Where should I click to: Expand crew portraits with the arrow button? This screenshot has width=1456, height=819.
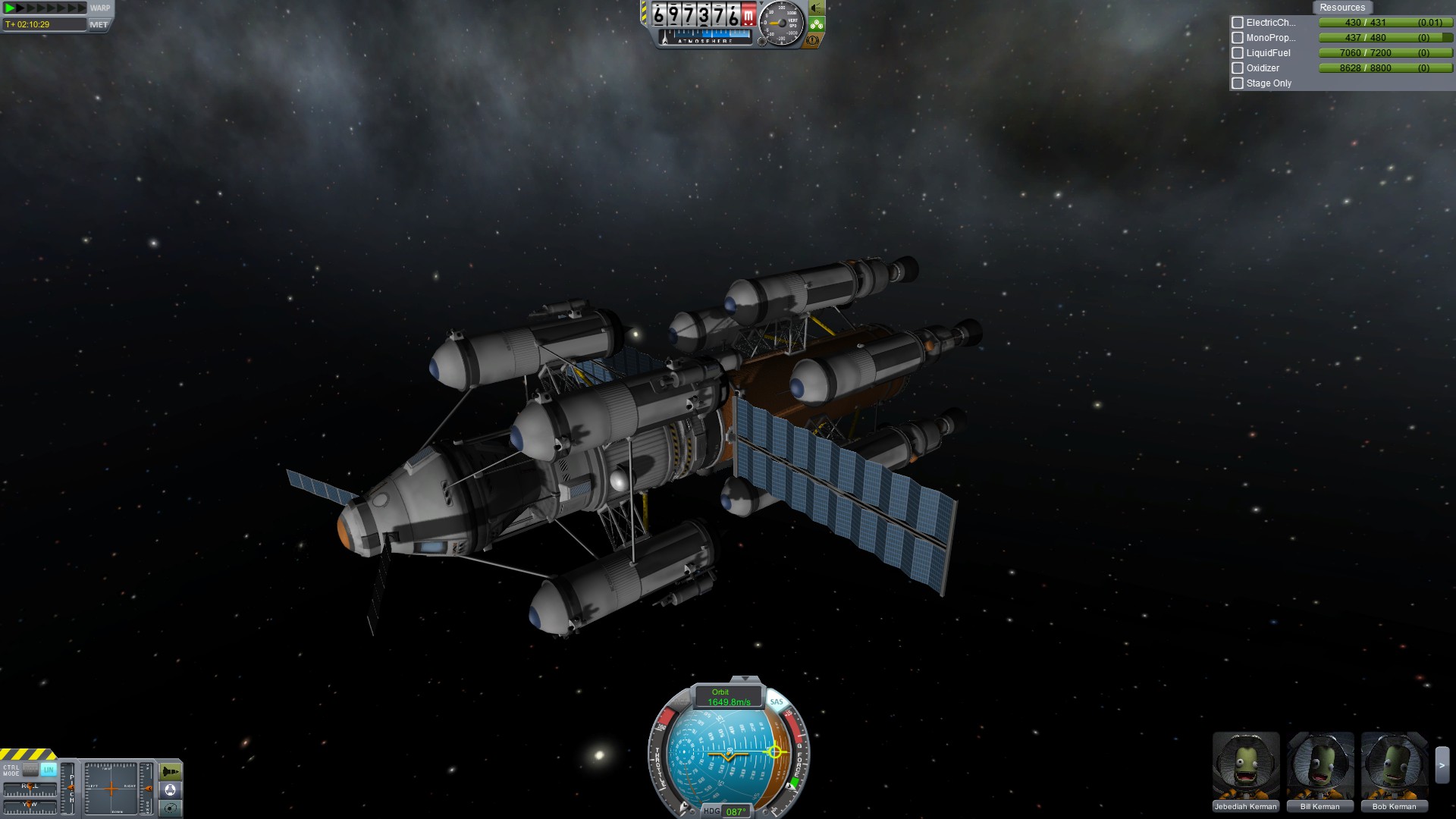(x=1442, y=766)
